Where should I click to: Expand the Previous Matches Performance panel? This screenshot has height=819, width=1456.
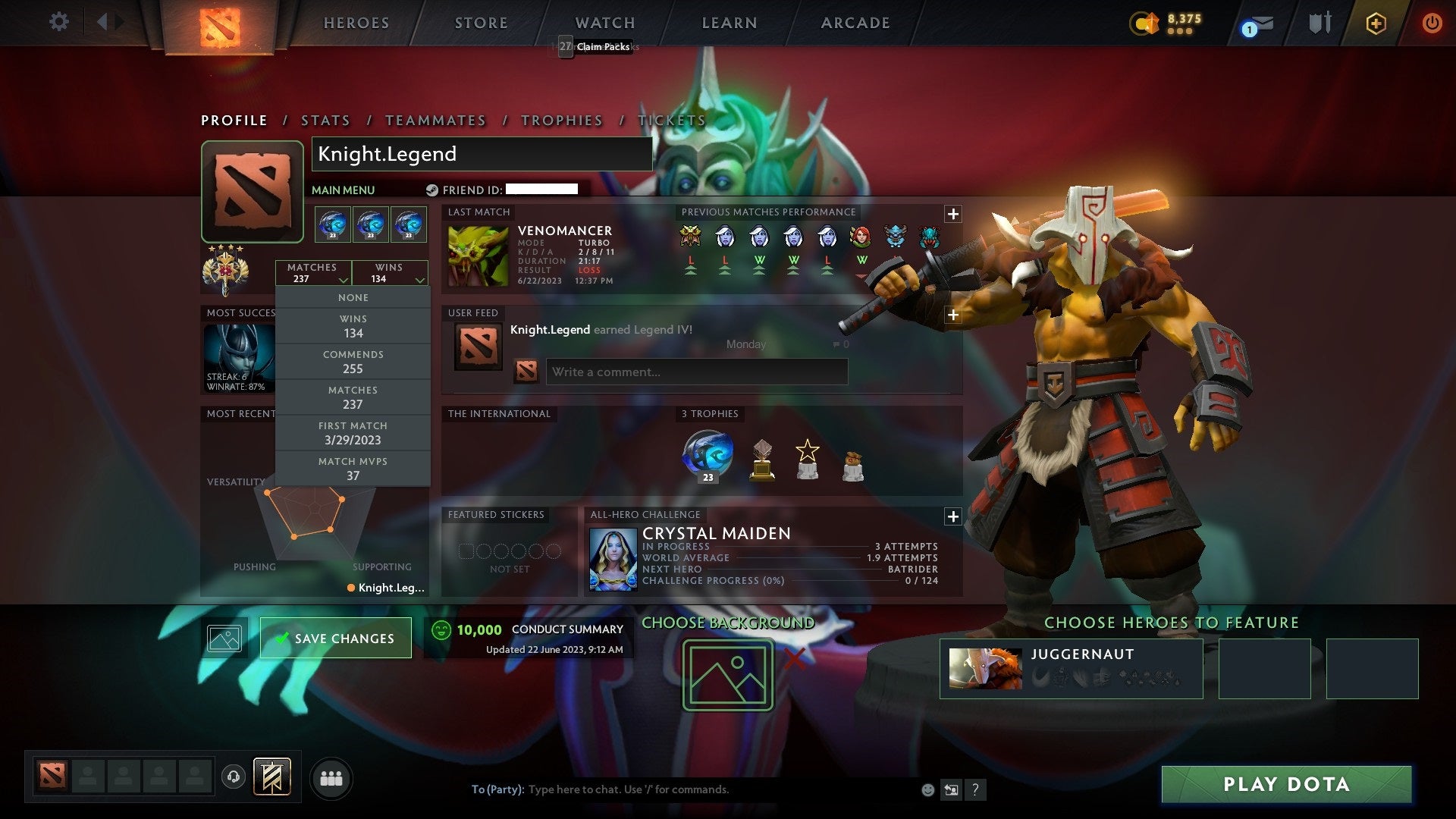tap(953, 214)
